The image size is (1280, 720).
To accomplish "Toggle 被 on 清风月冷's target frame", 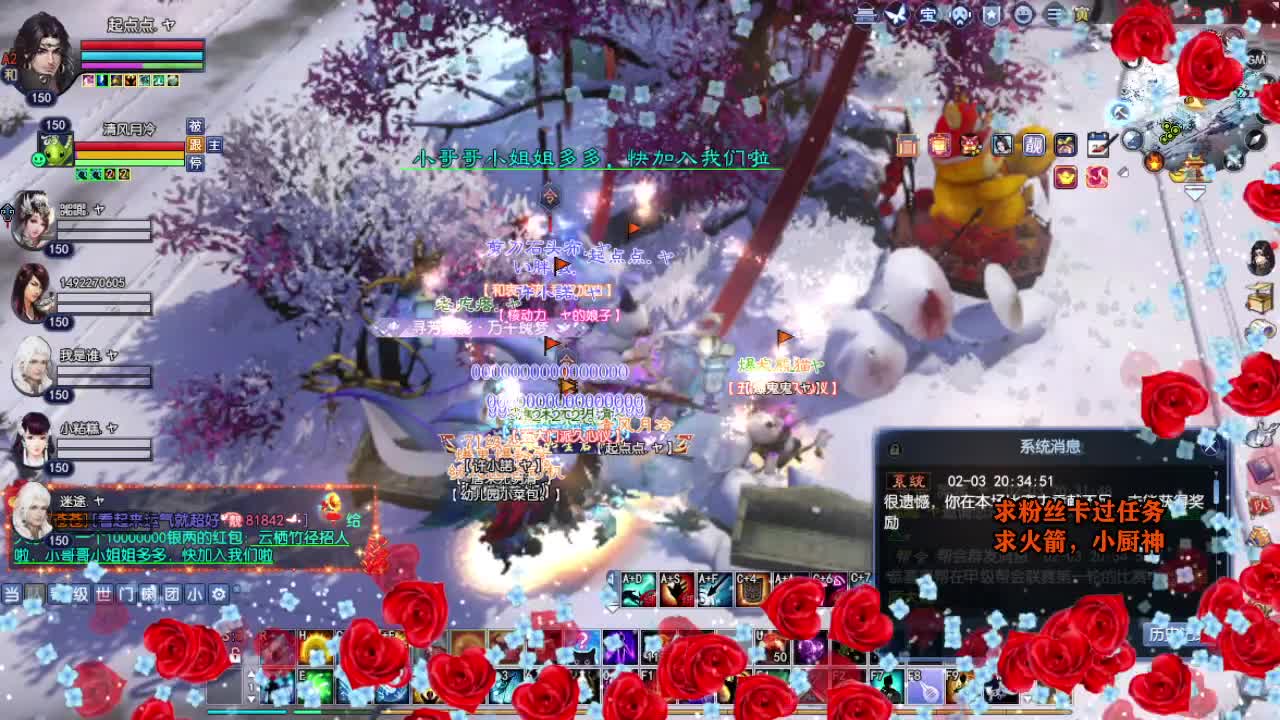I will coord(196,126).
